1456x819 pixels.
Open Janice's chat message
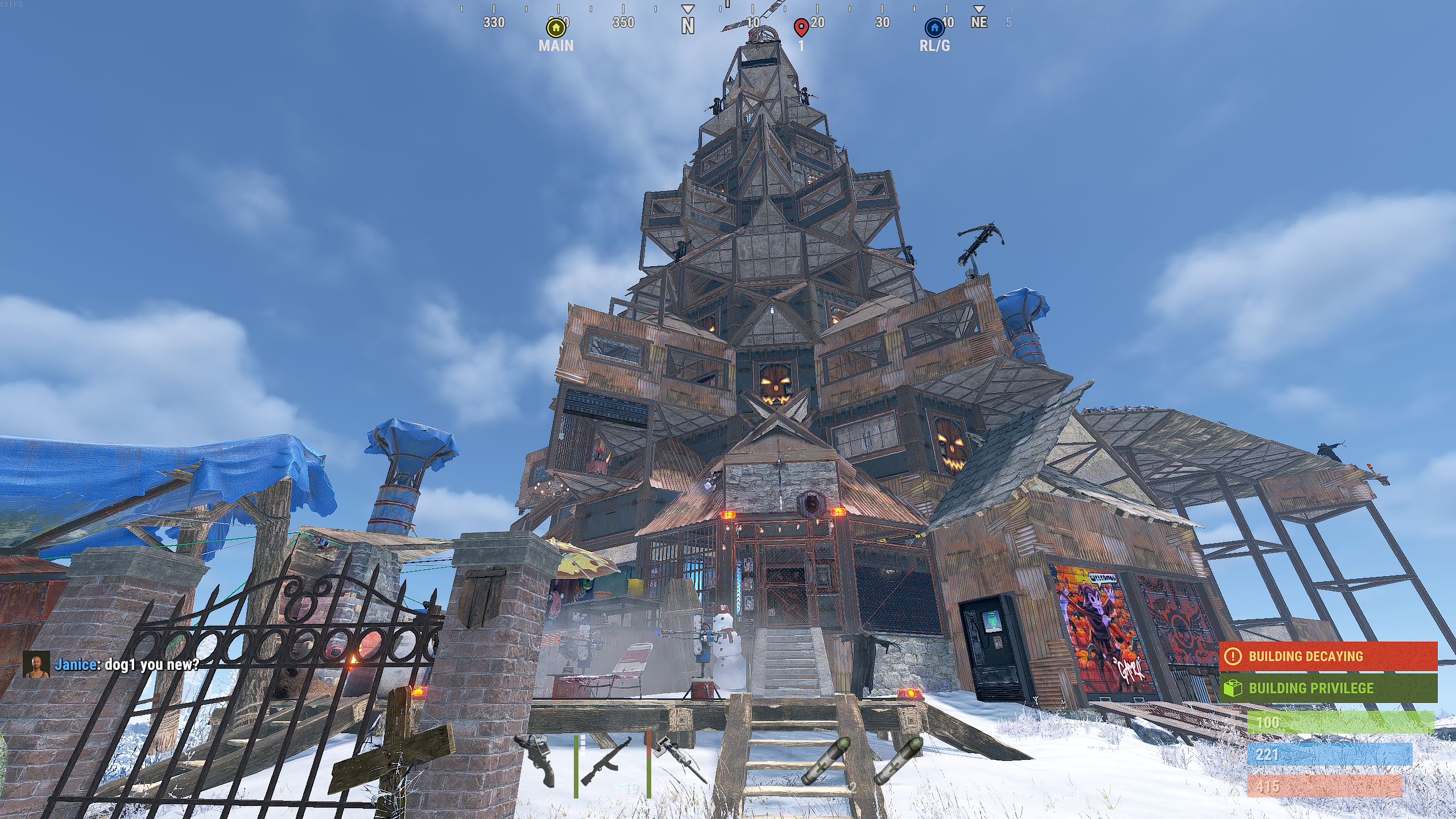coord(126,664)
